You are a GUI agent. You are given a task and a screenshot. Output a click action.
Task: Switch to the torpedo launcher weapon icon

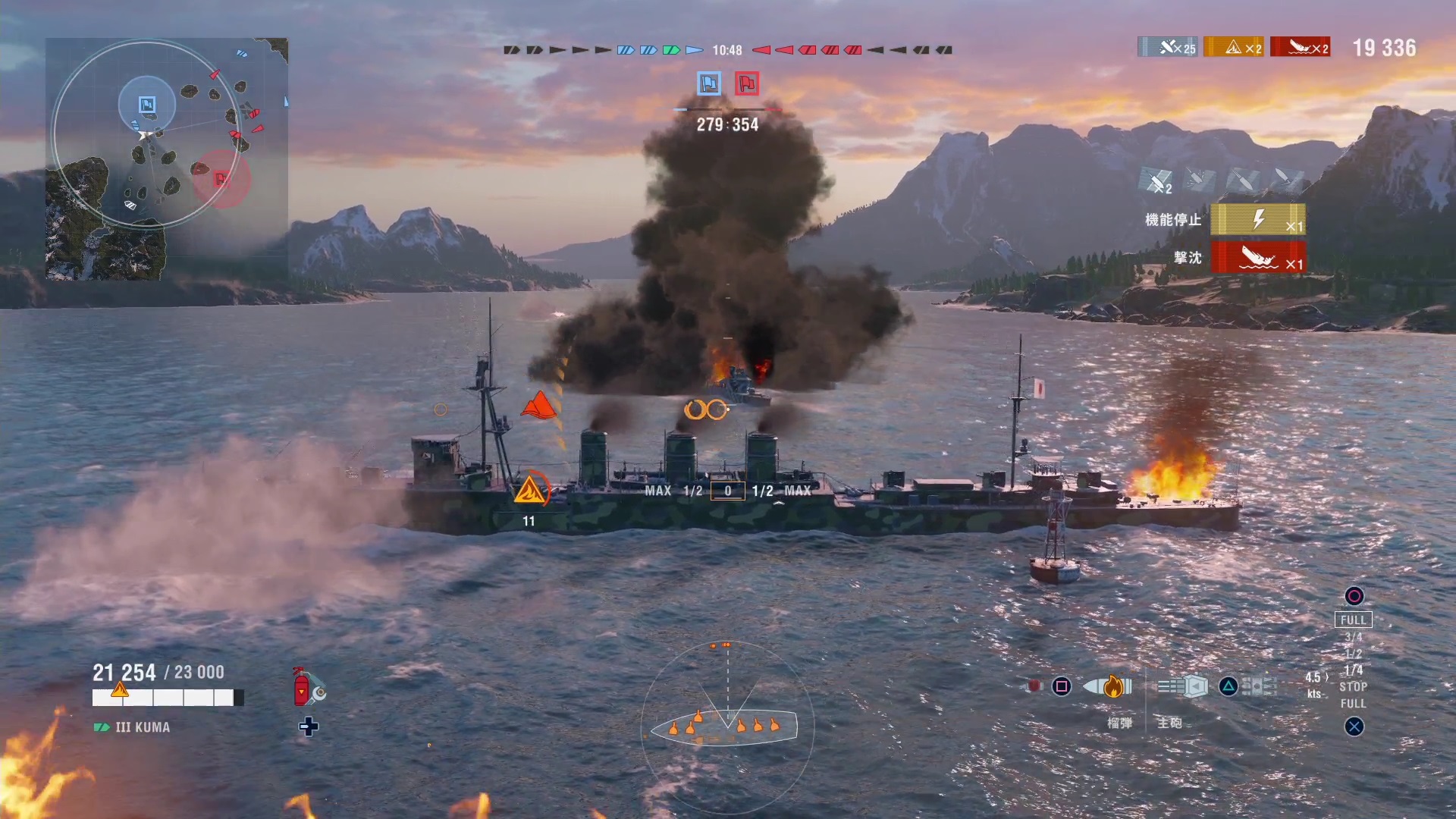pos(1260,687)
